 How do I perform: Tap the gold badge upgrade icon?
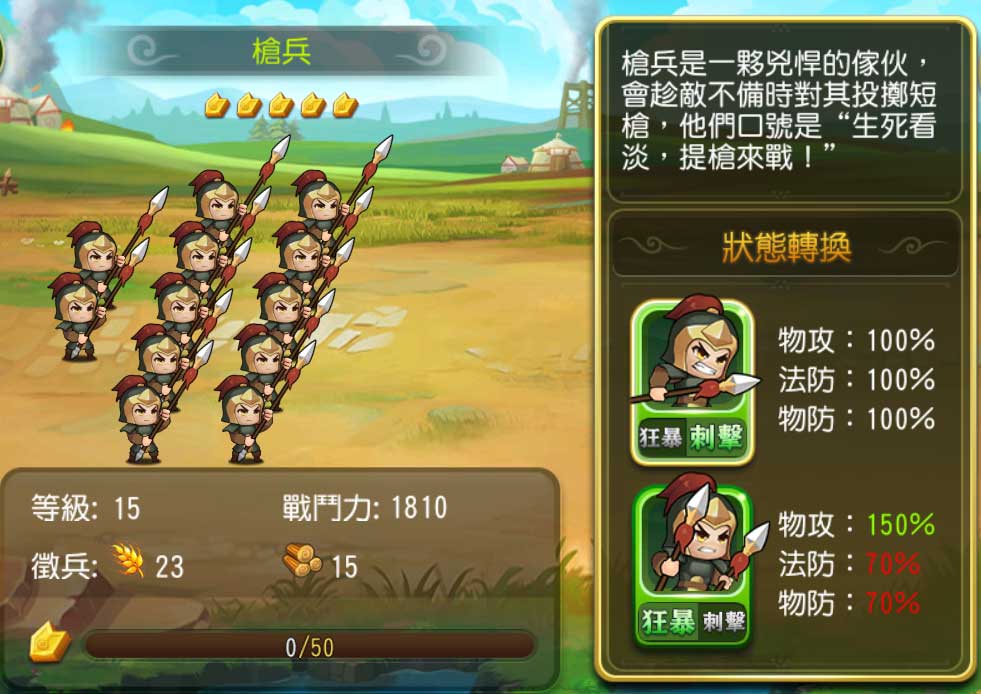click(x=48, y=644)
